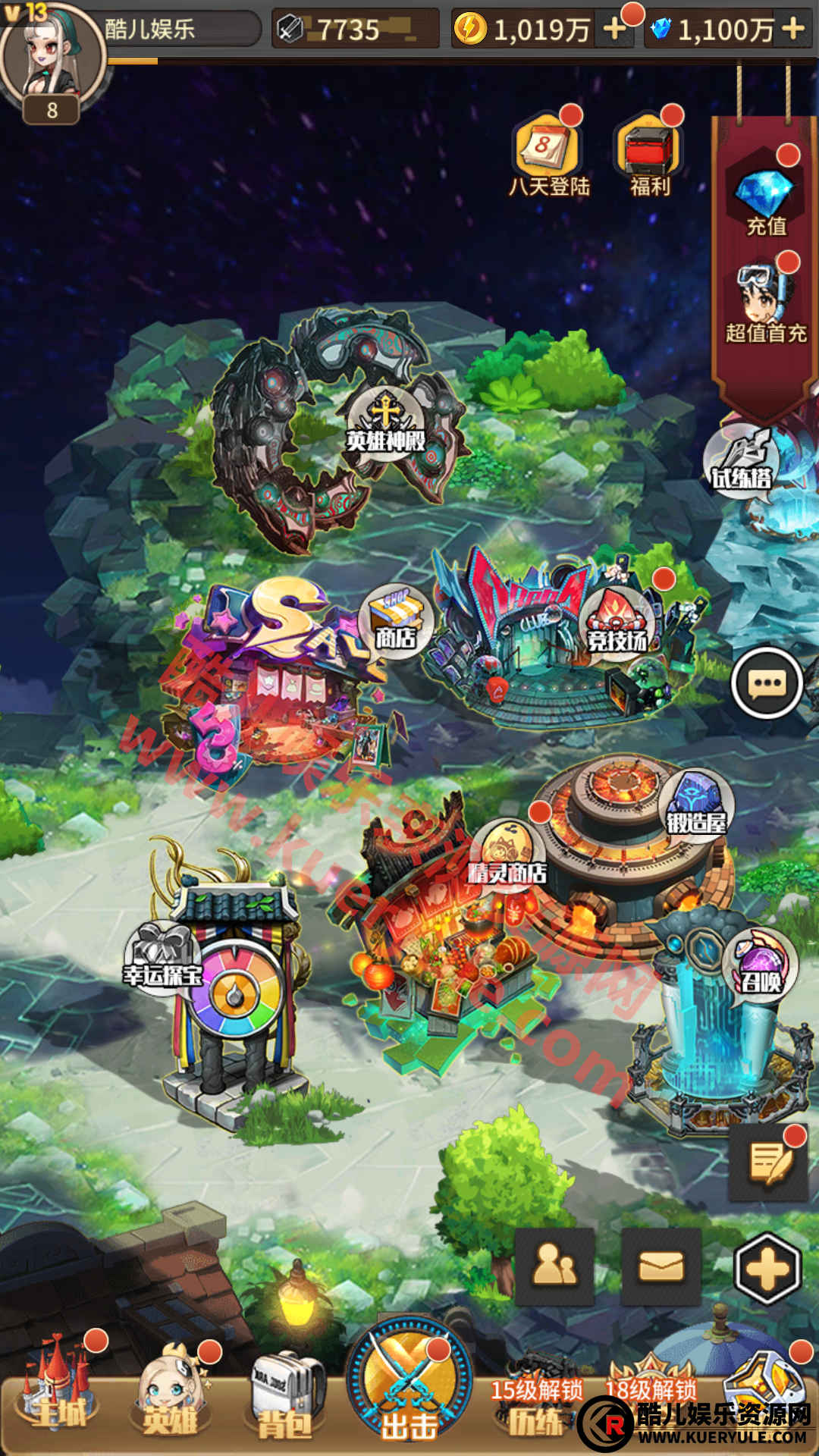This screenshot has width=819, height=1456.
Task: Open the 充值 recharge shop
Action: (x=764, y=197)
